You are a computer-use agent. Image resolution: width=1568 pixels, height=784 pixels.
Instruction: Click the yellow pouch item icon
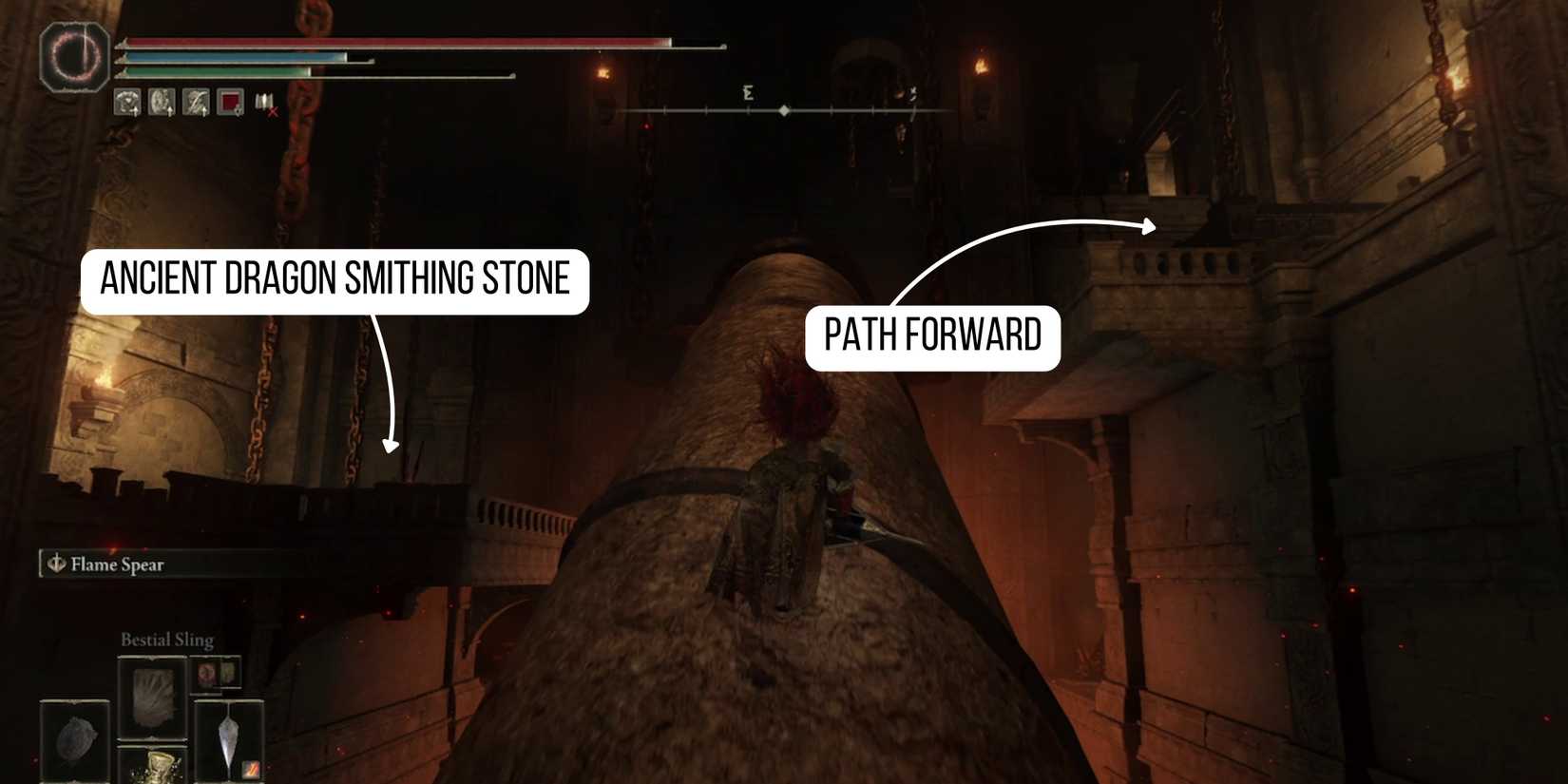pos(229,675)
